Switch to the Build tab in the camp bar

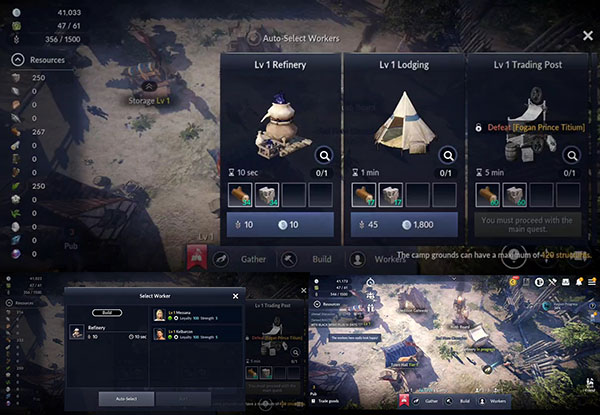(315, 258)
